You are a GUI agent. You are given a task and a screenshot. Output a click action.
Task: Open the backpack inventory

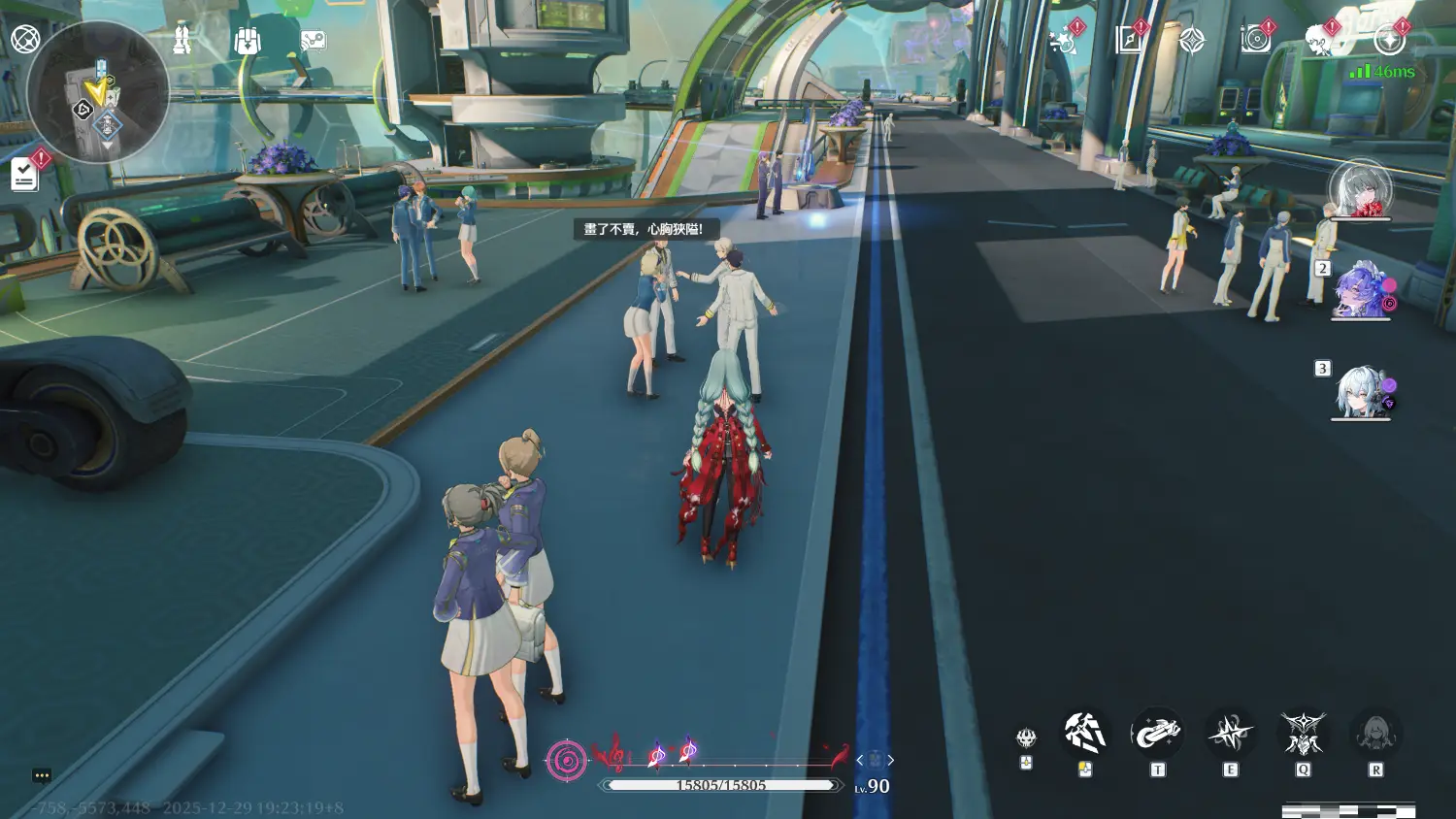[x=247, y=41]
